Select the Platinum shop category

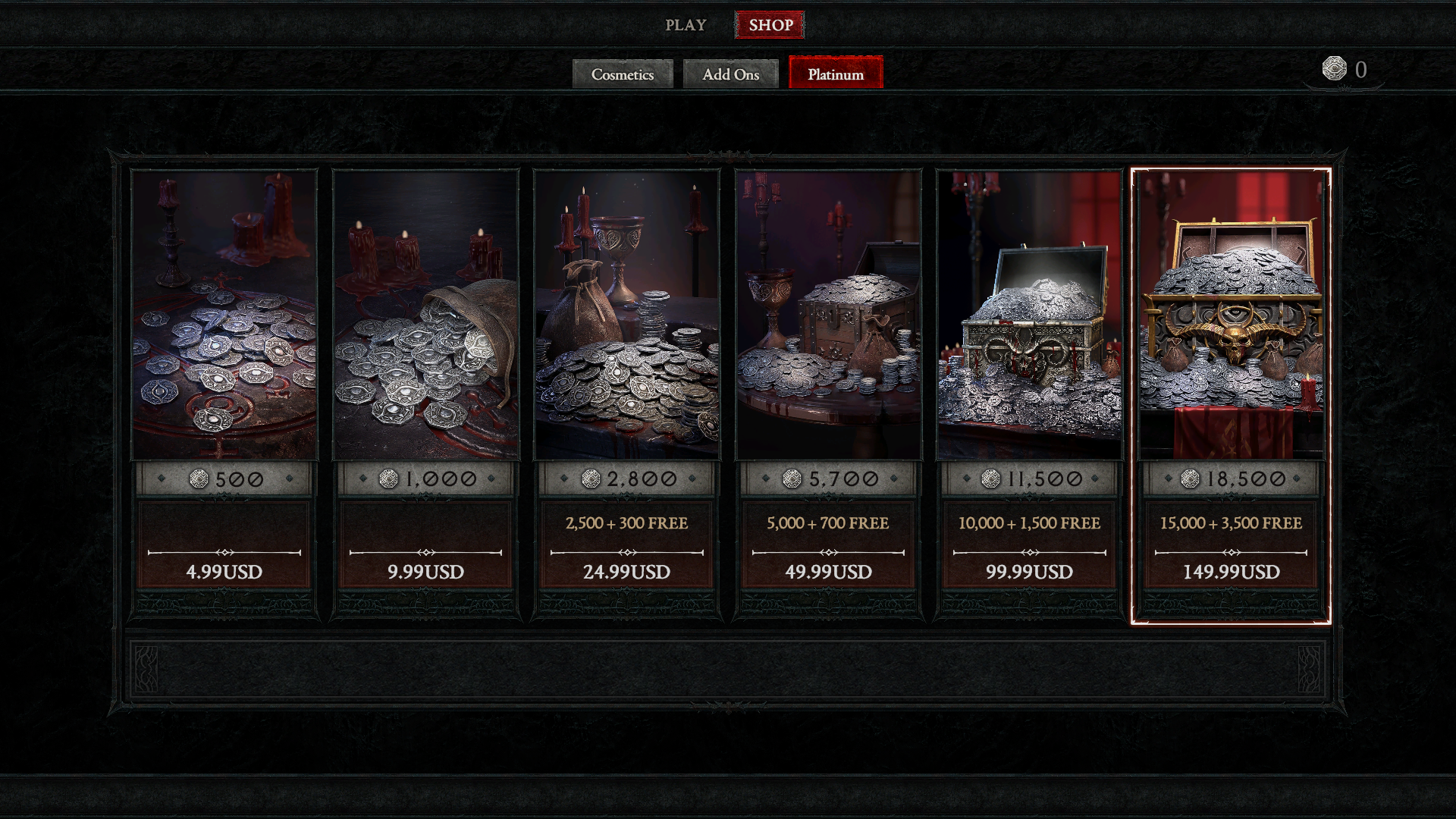click(x=836, y=74)
